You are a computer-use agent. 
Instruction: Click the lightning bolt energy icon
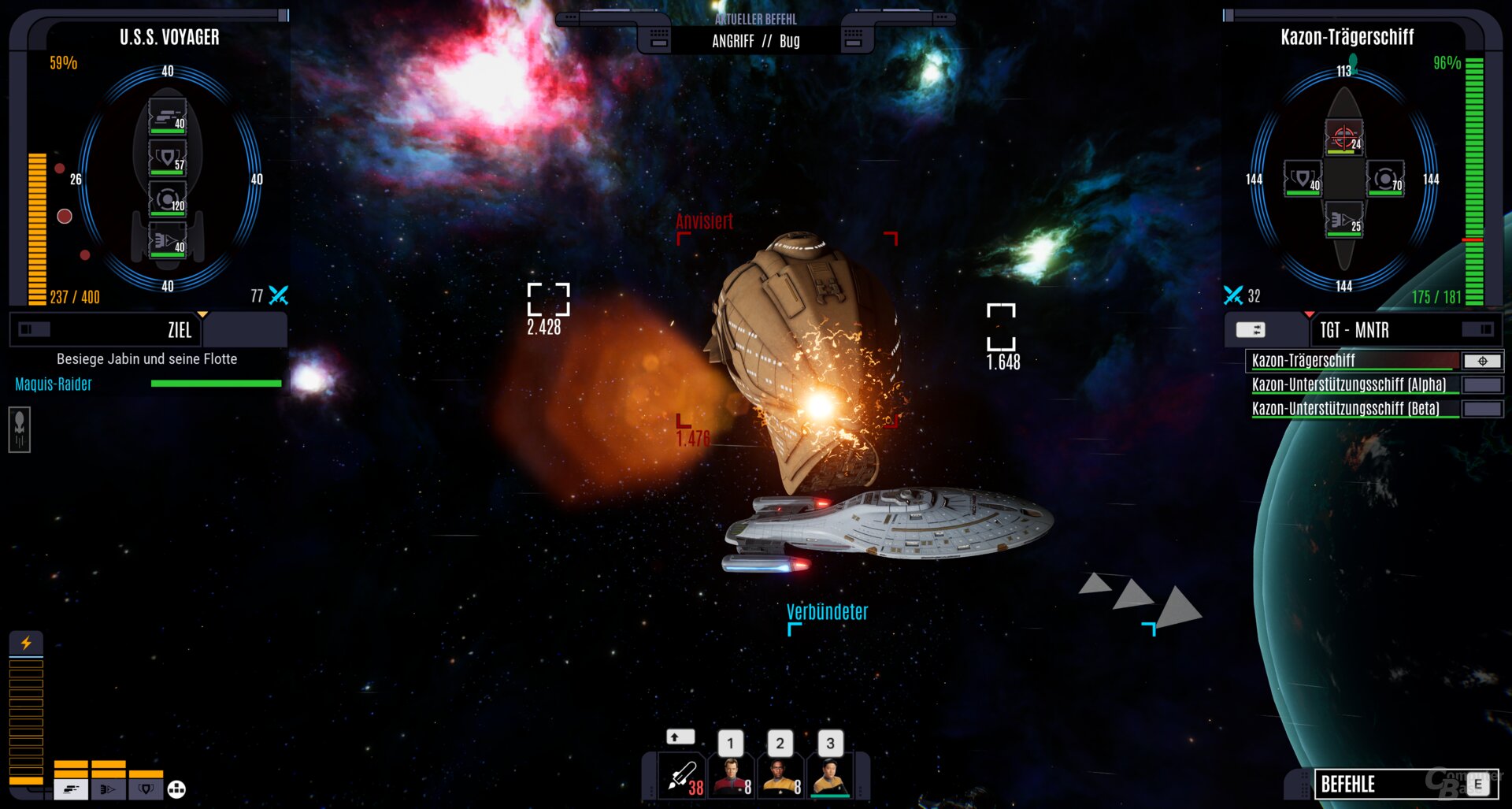click(x=26, y=643)
